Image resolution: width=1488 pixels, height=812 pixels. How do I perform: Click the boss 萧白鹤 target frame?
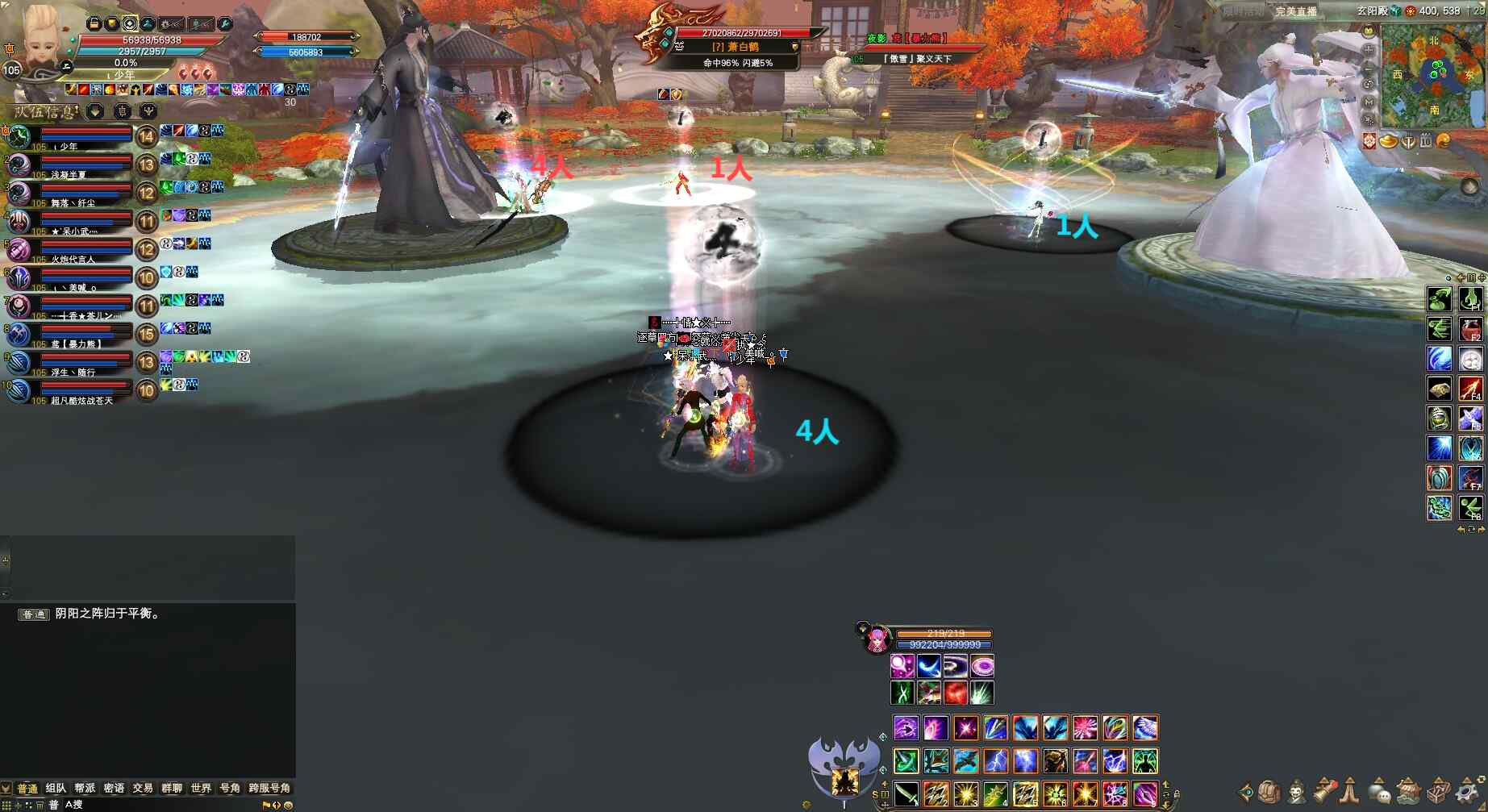(734, 46)
